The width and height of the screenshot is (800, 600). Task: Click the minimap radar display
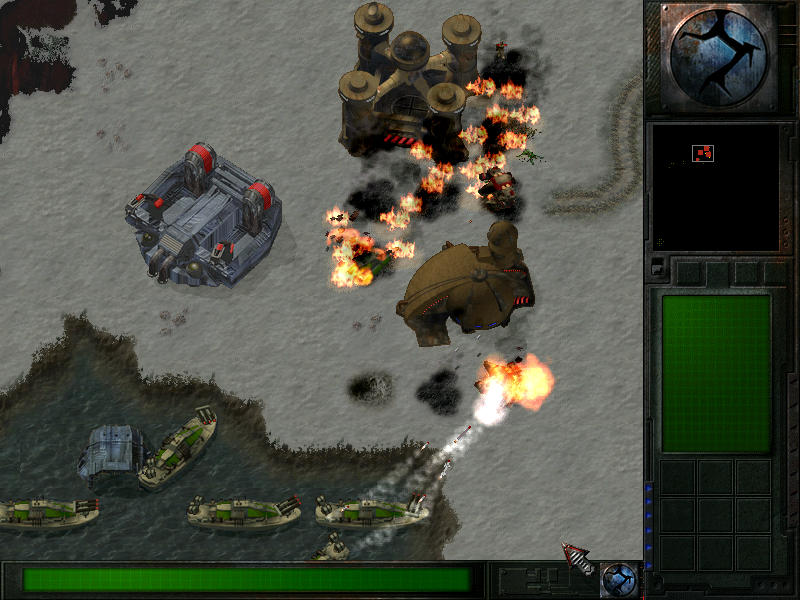pos(715,187)
